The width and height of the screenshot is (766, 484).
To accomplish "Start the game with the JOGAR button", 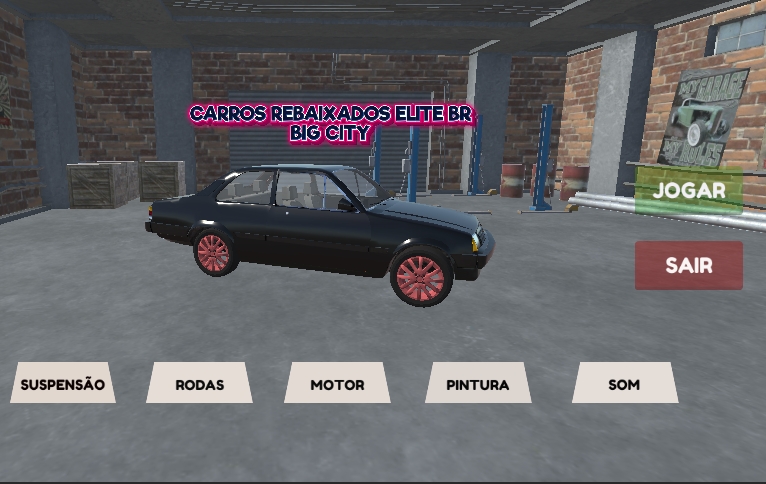I will [x=689, y=190].
